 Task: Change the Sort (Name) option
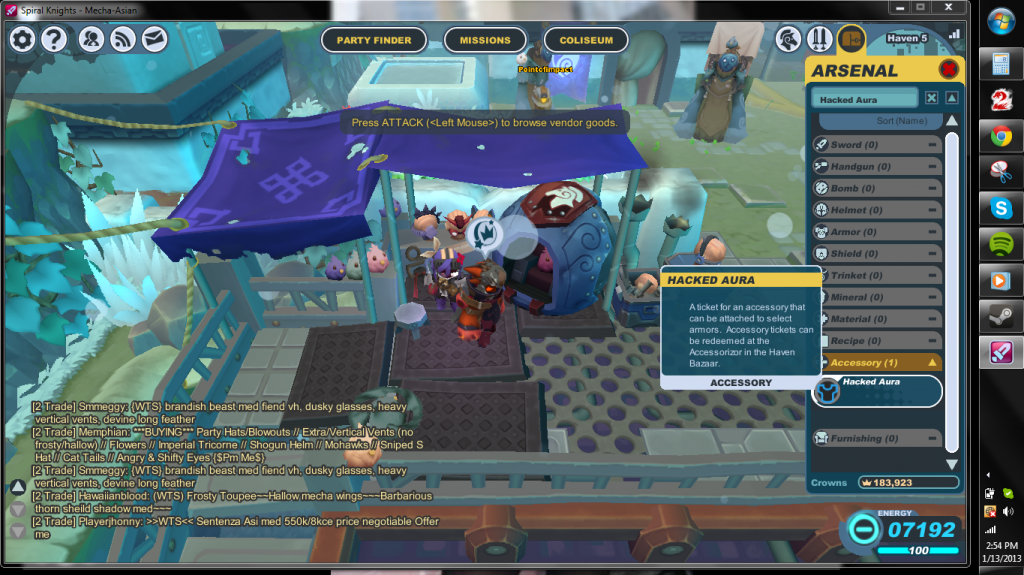click(x=876, y=121)
